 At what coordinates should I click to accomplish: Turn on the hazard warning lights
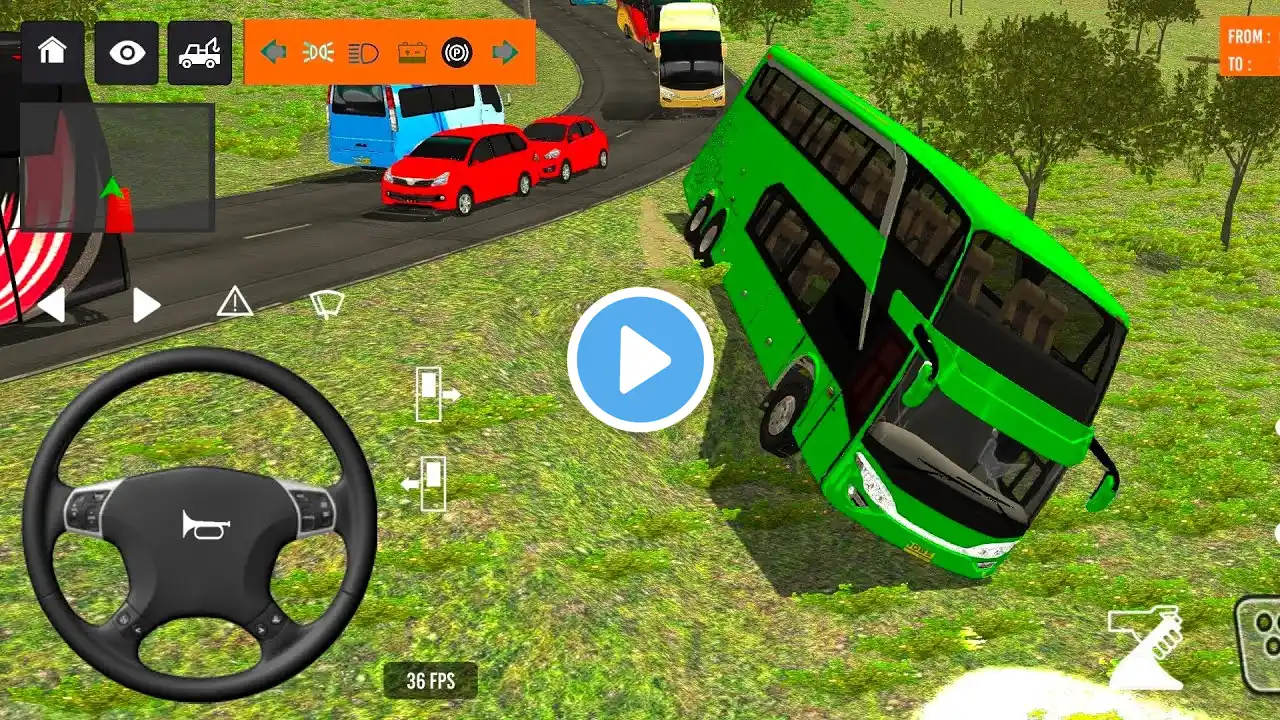pos(234,300)
